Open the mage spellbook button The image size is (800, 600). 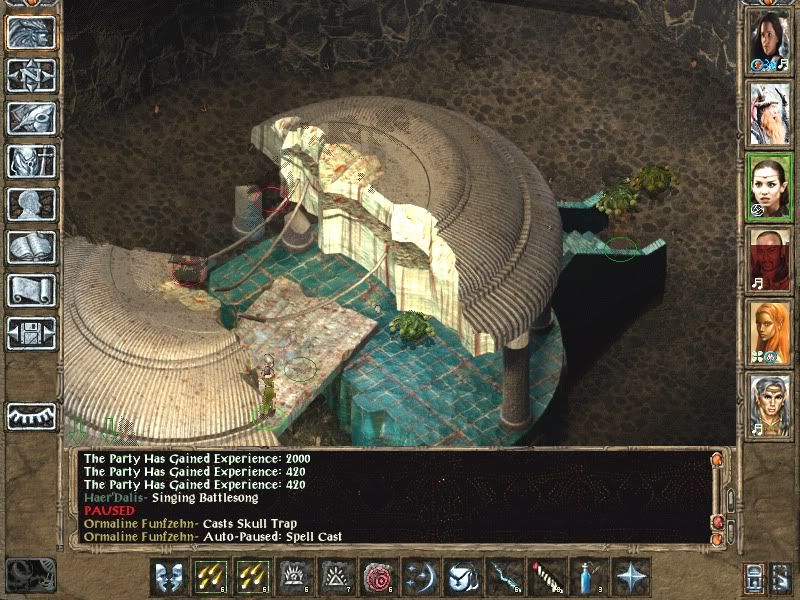point(31,247)
